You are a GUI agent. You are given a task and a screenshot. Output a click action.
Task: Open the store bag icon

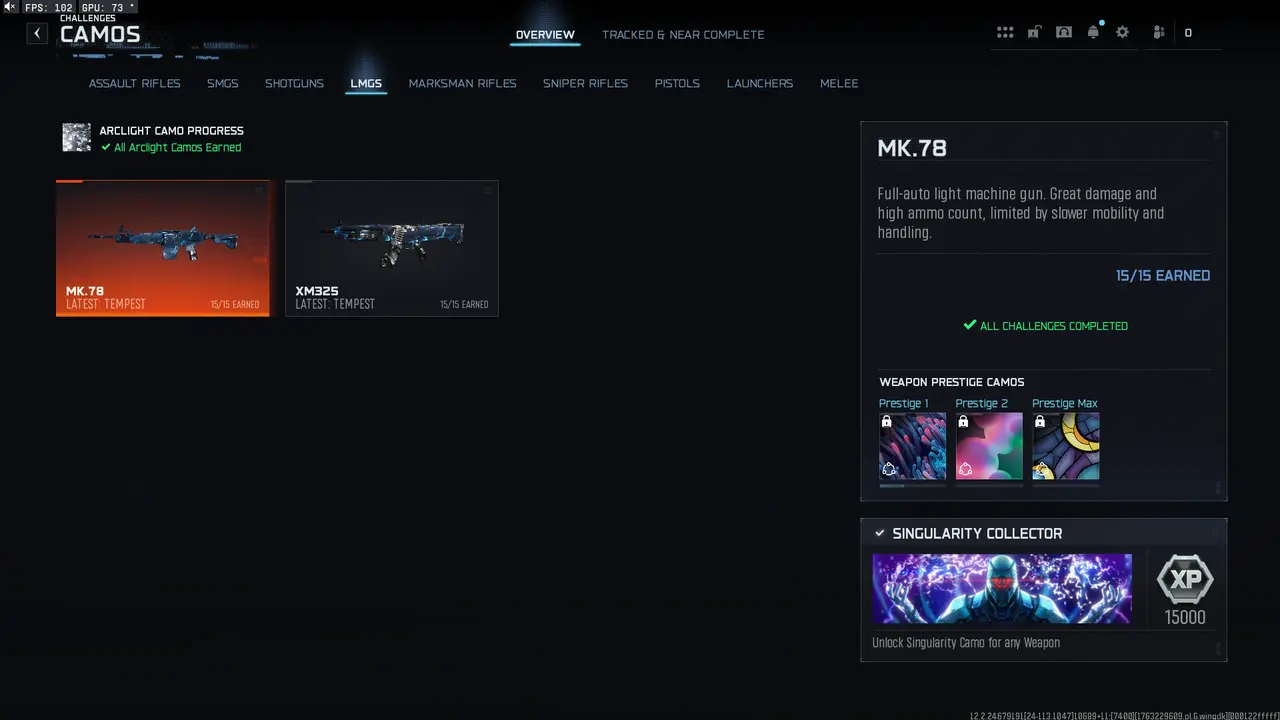(1034, 32)
